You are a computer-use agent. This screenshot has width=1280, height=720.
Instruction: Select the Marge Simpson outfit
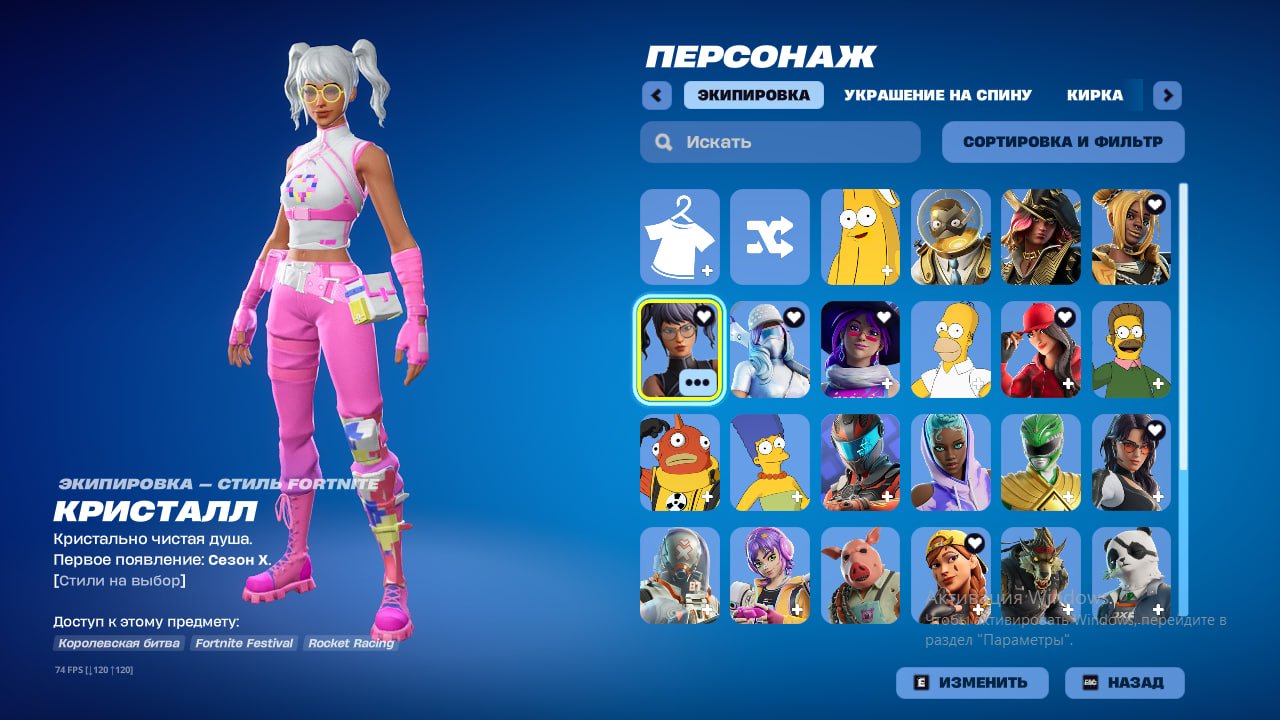pos(769,462)
